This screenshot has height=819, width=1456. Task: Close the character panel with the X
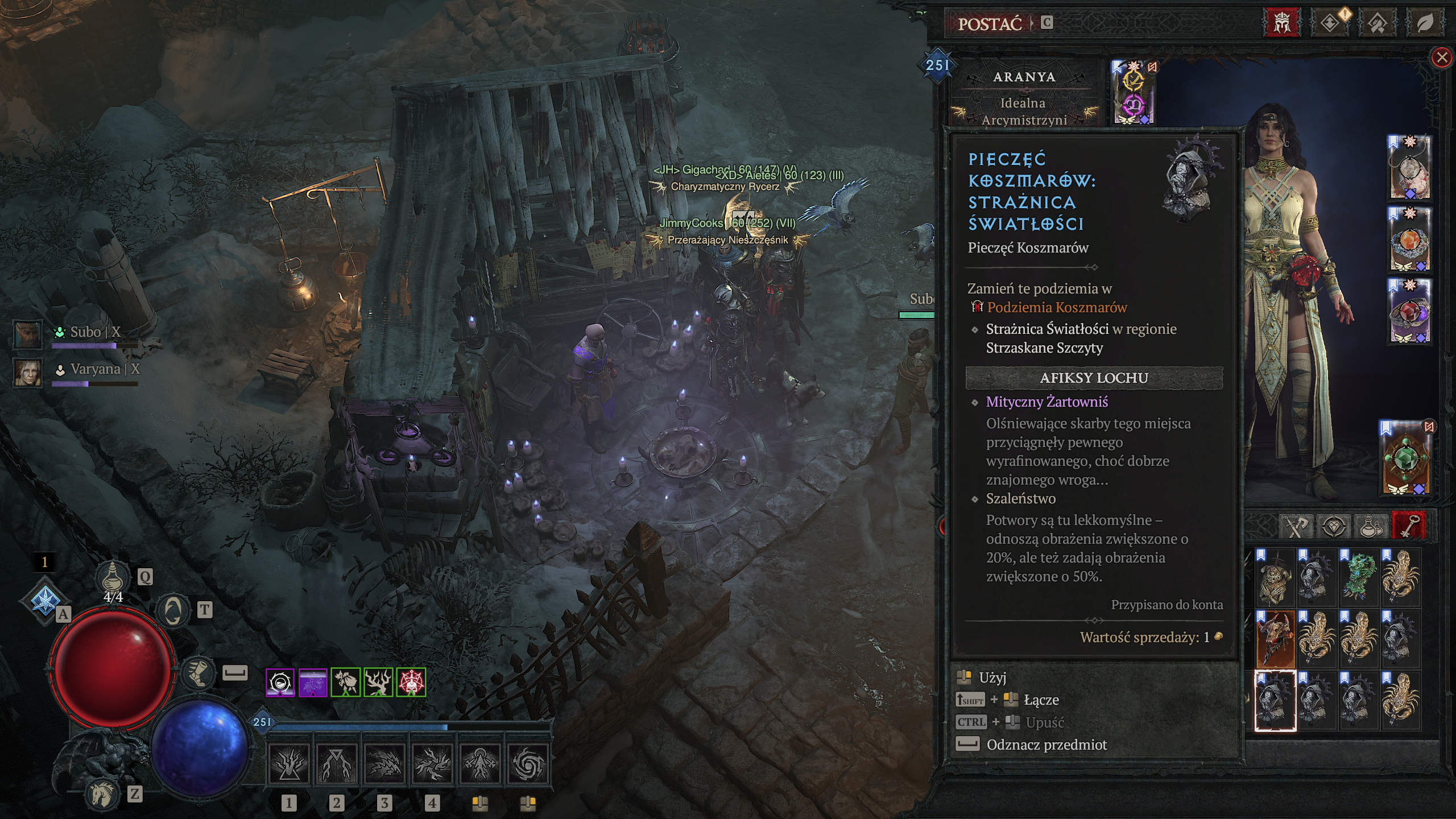pyautogui.click(x=1441, y=57)
